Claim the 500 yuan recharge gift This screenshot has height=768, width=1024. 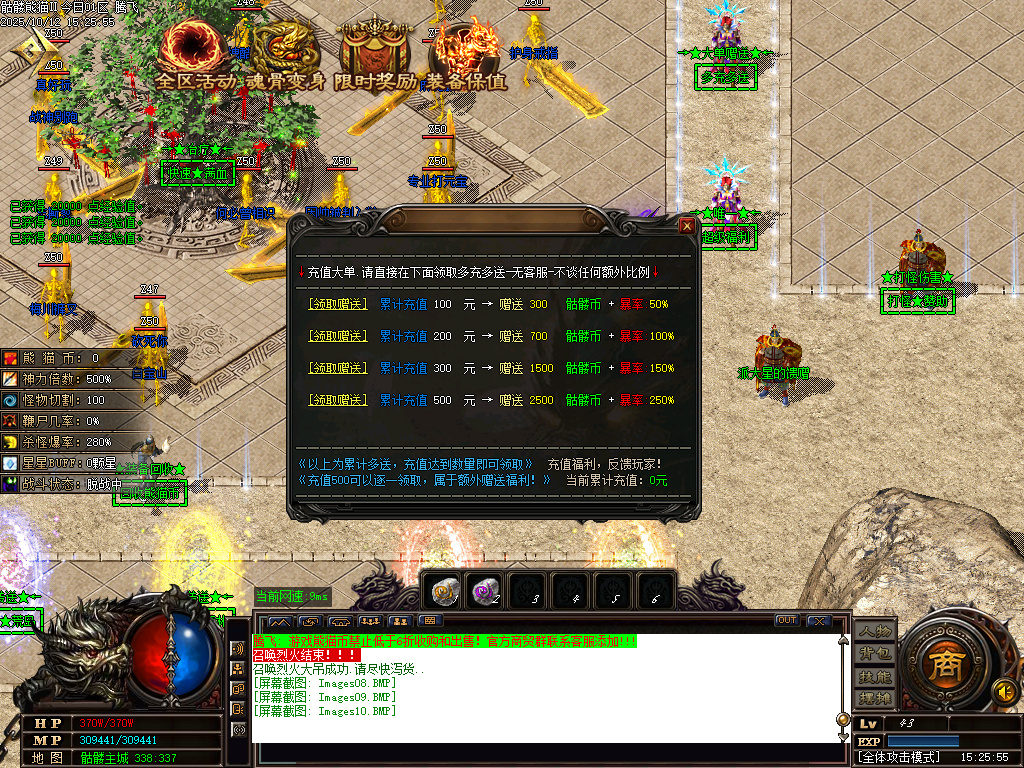point(337,400)
